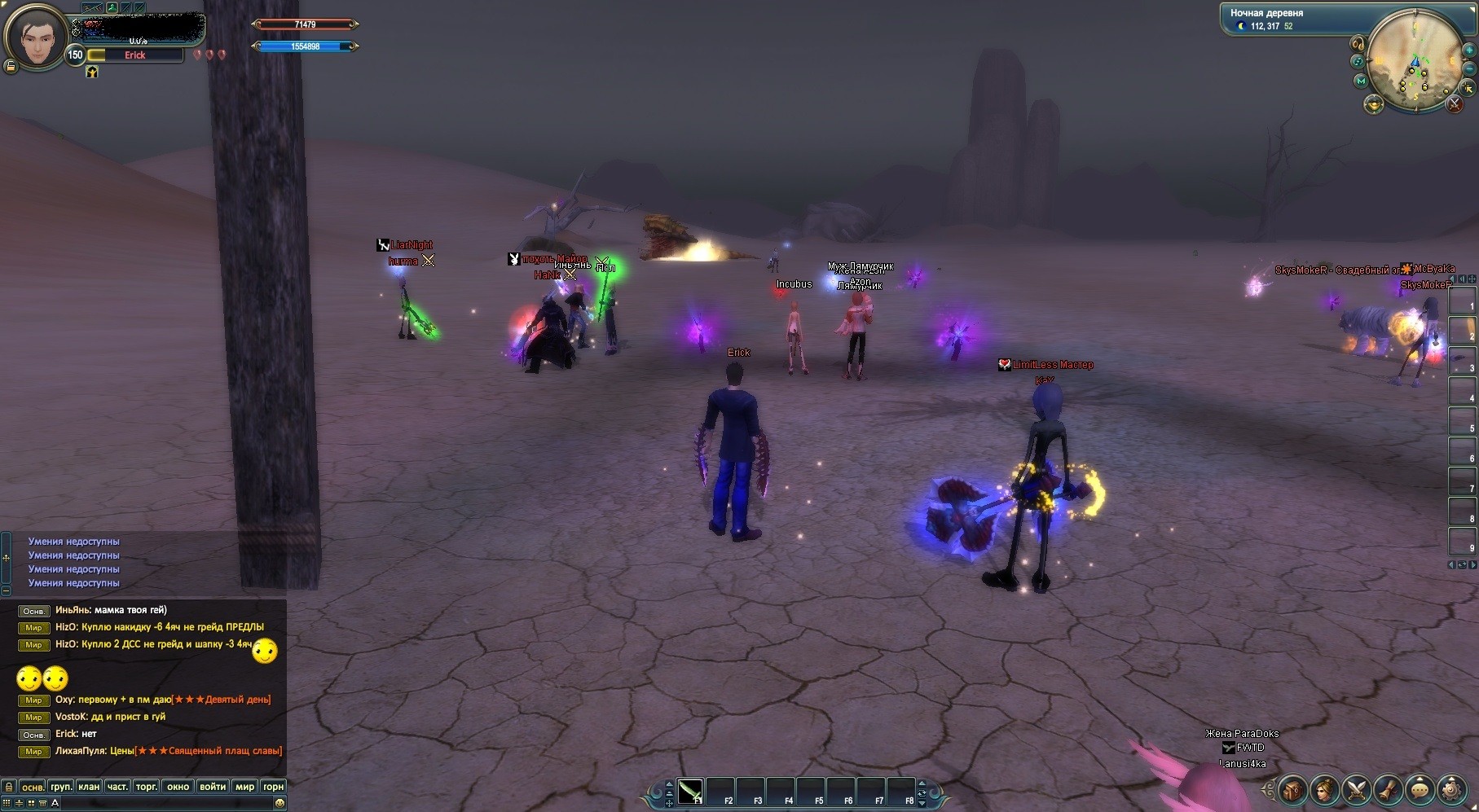Open the quest scroll icon

tap(1388, 789)
